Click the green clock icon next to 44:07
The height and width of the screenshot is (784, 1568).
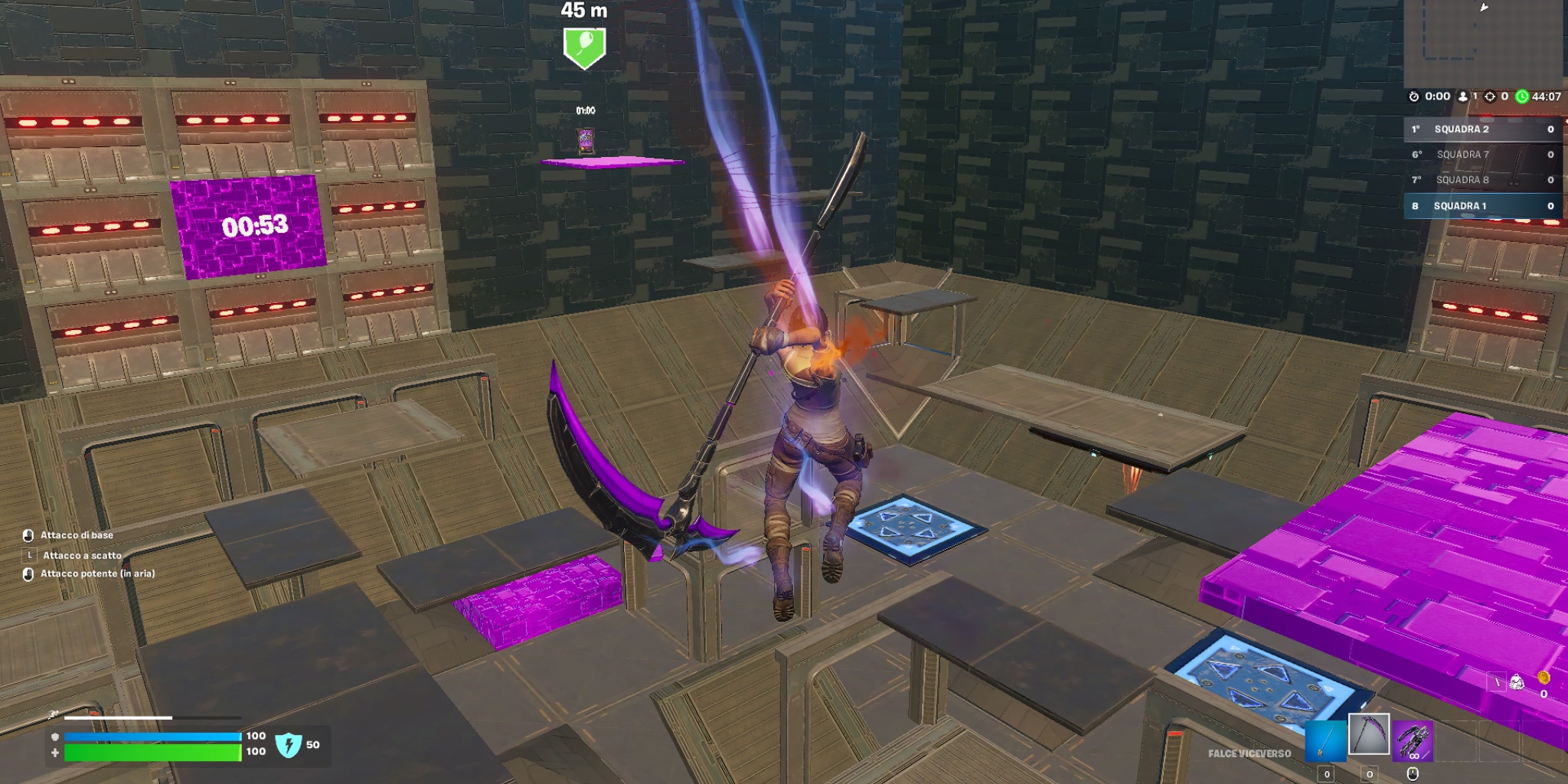point(1522,96)
